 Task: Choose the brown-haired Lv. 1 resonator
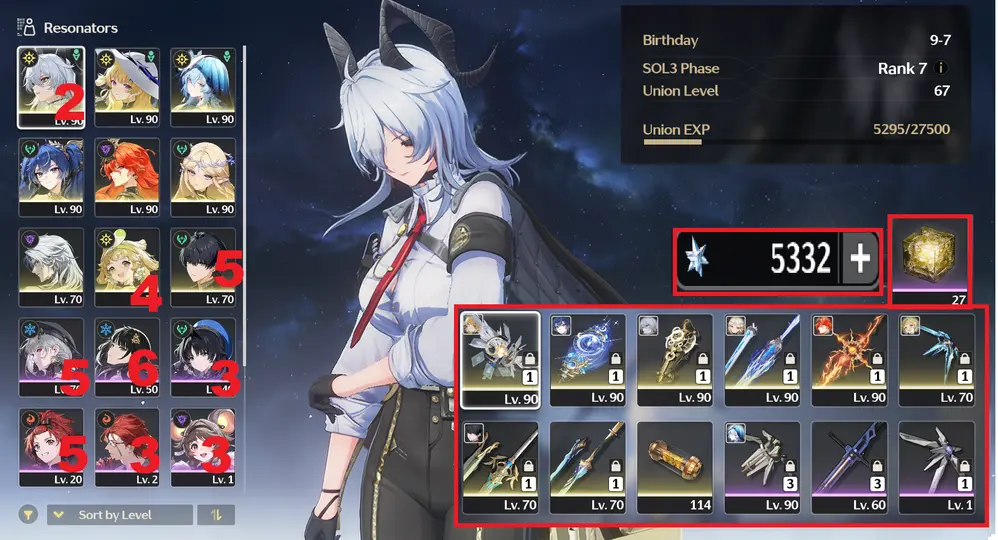[x=203, y=447]
